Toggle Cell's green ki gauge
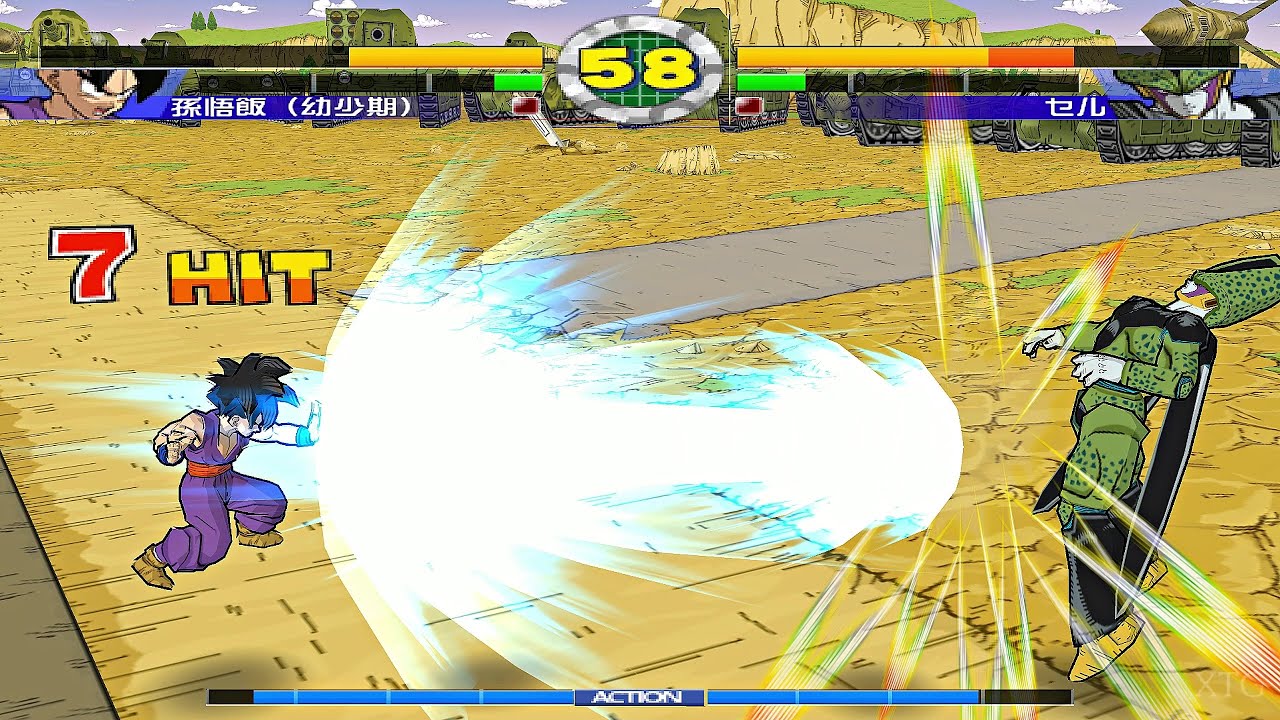Image resolution: width=1280 pixels, height=720 pixels. pos(770,81)
